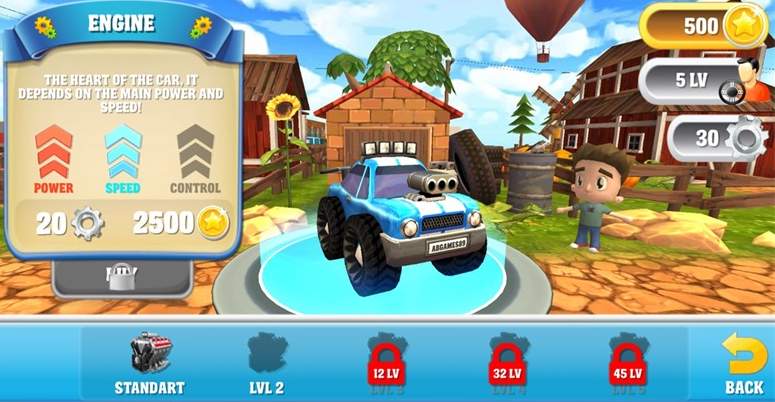Select the locked 32 LV engine
Image resolution: width=775 pixels, height=402 pixels.
pos(507,364)
